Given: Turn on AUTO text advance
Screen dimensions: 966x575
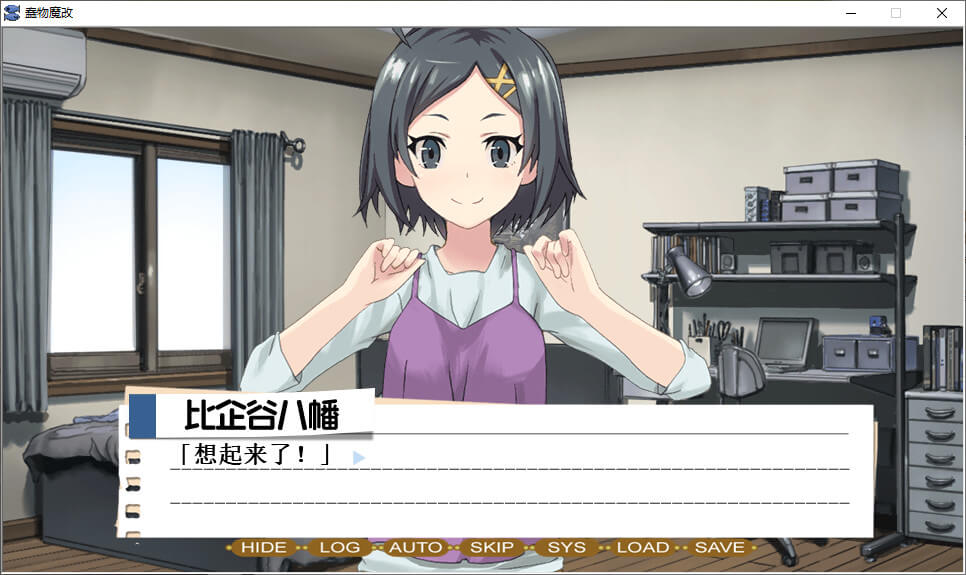Looking at the screenshot, I should [415, 547].
